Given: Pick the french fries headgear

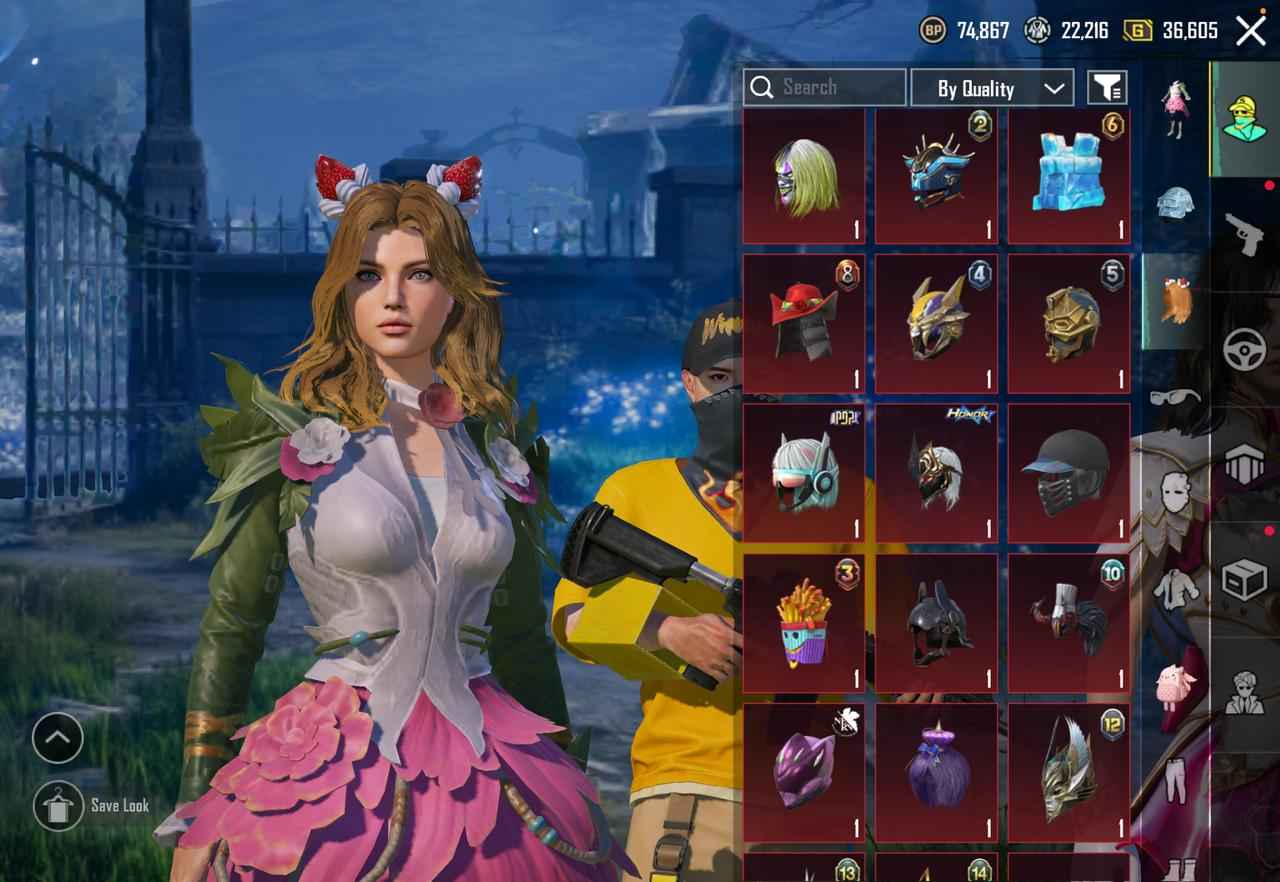Looking at the screenshot, I should coord(804,624).
